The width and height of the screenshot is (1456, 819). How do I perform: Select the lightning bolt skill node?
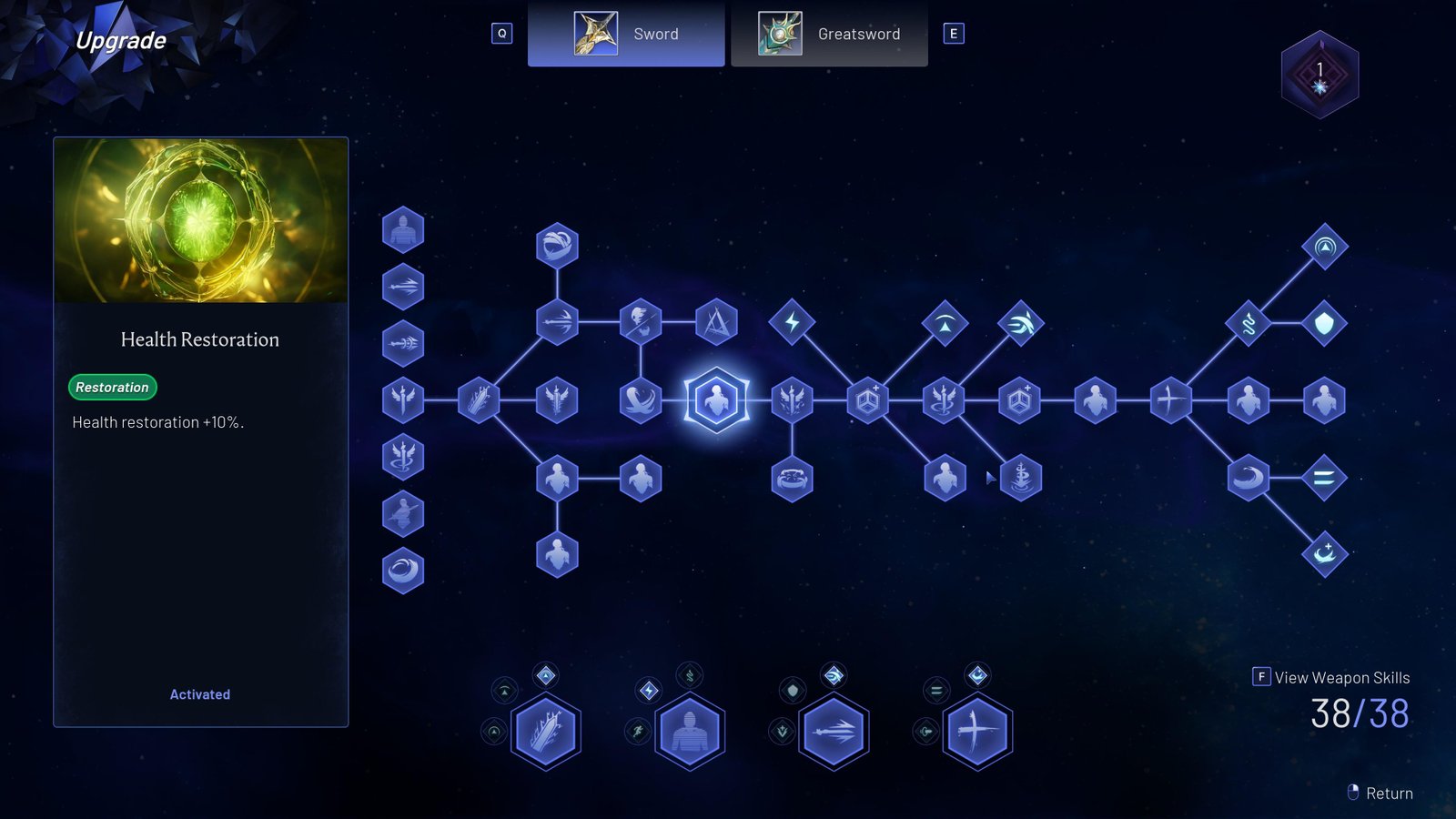pos(792,322)
